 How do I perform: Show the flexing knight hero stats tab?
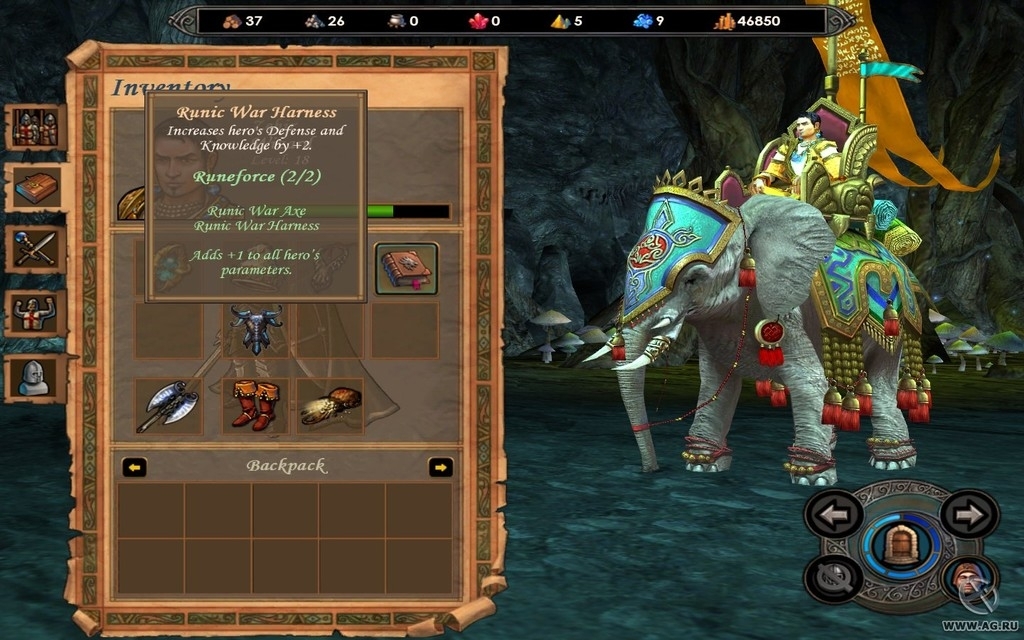(36, 313)
